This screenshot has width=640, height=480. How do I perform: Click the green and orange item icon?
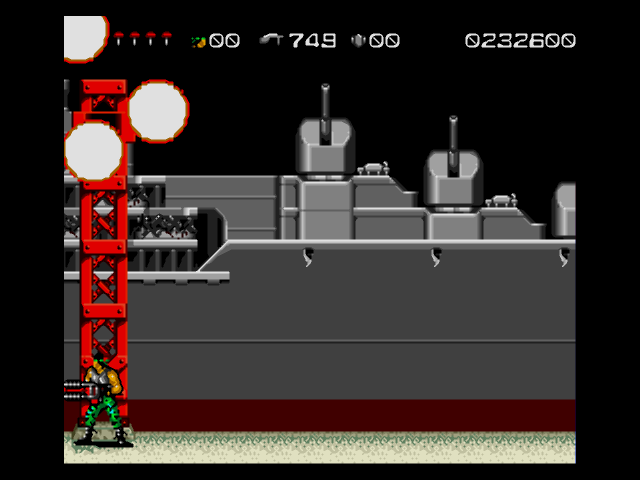tap(198, 41)
